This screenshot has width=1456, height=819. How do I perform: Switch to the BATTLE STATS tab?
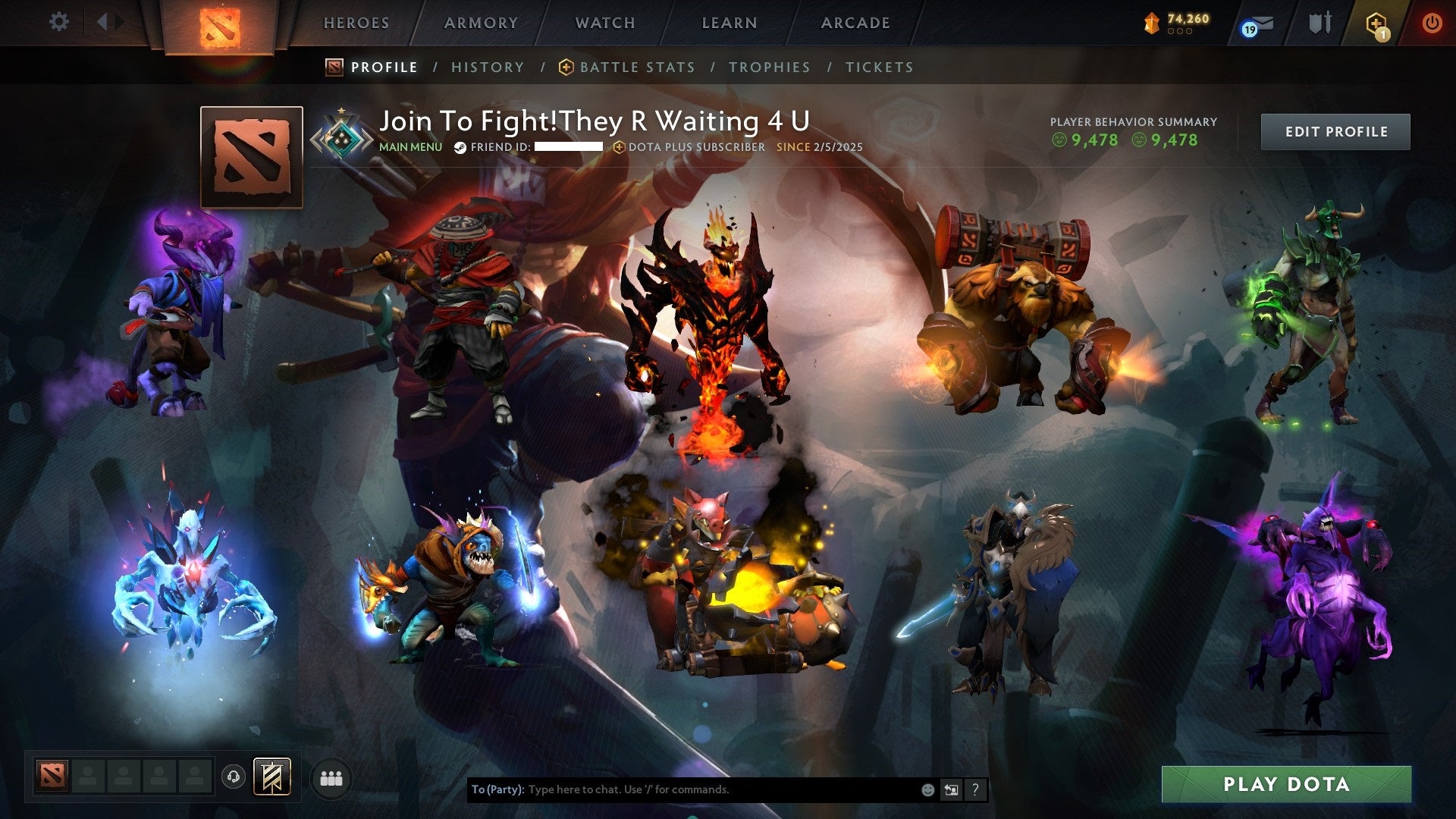click(x=635, y=67)
